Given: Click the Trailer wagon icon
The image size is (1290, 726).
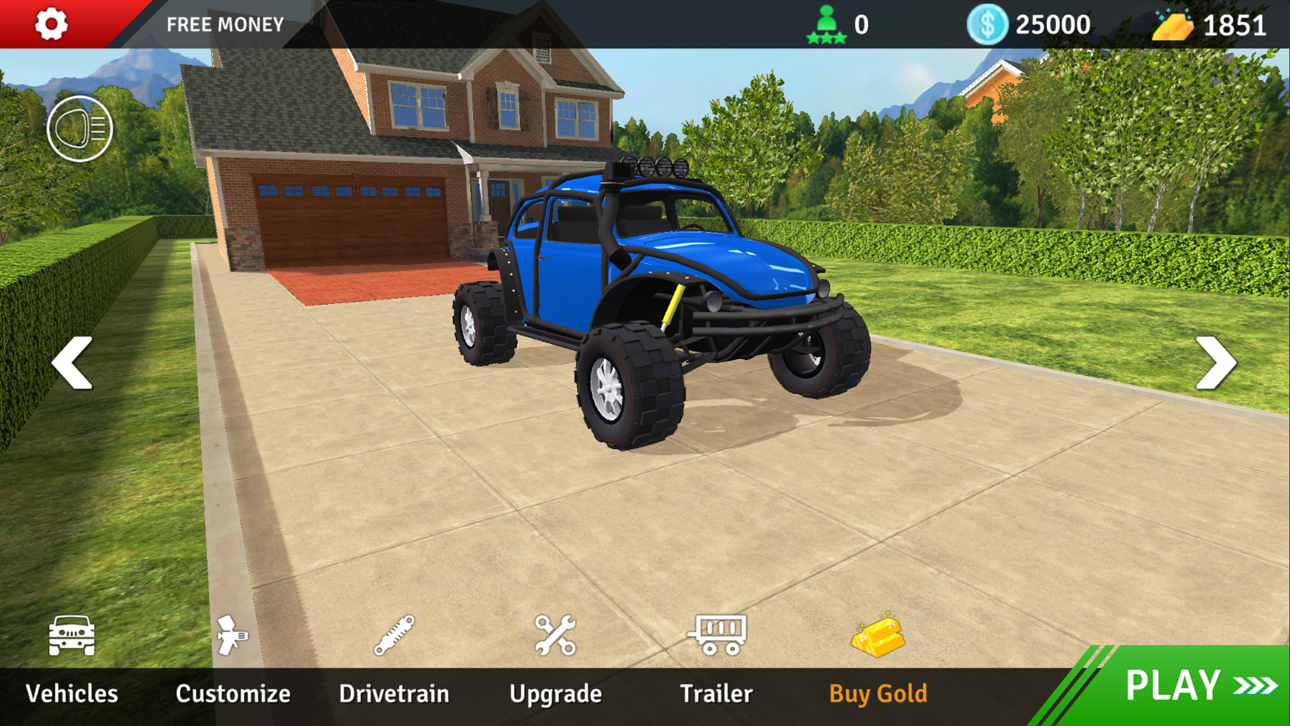Looking at the screenshot, I should pos(716,634).
